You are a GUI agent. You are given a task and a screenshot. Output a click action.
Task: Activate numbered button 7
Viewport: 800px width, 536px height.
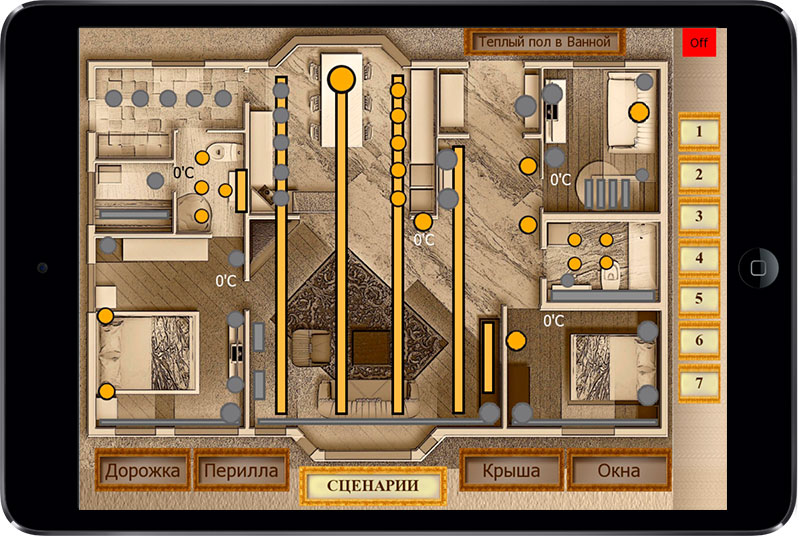pyautogui.click(x=699, y=383)
